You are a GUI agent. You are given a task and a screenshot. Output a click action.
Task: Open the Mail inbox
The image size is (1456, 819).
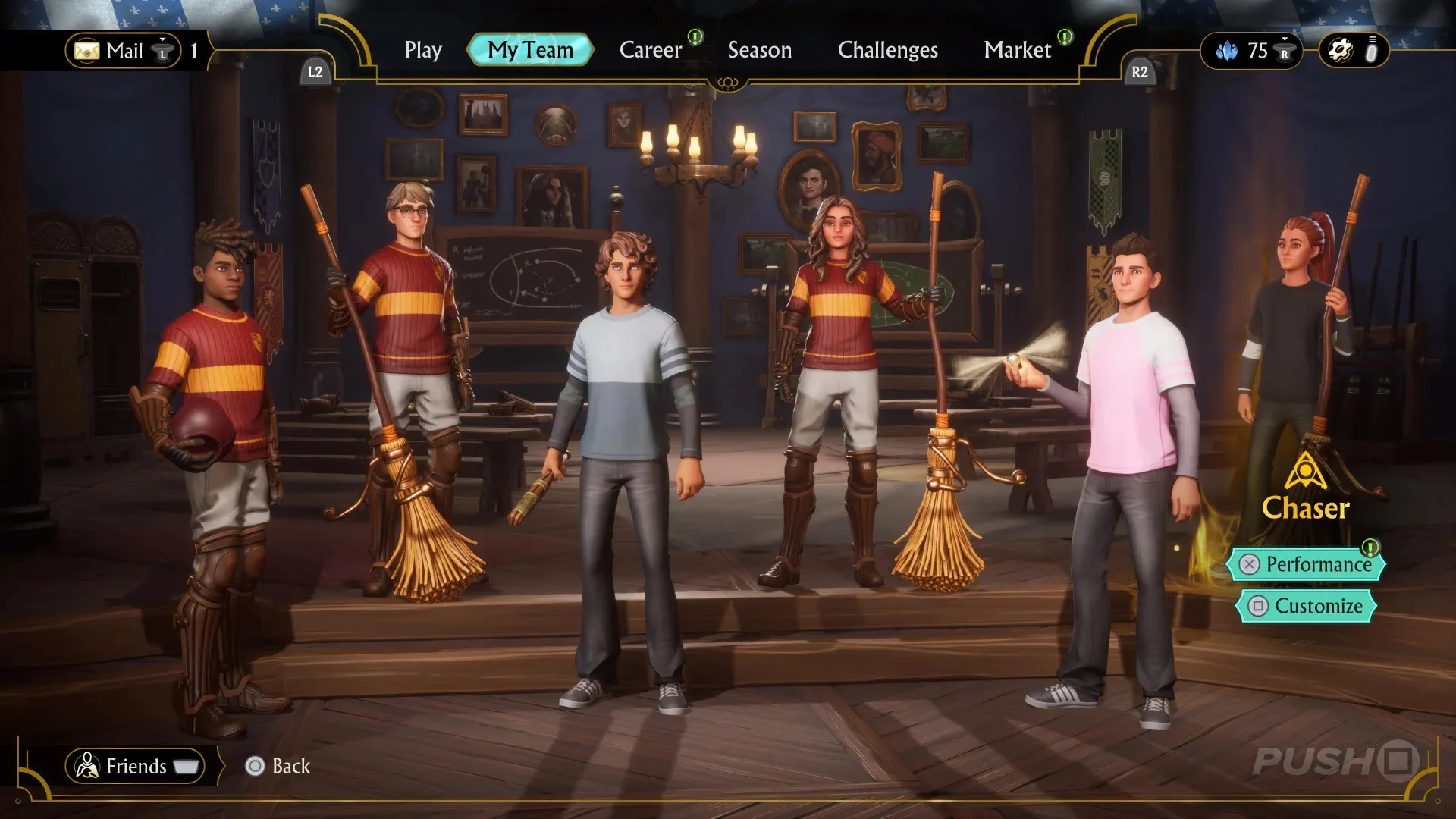[124, 51]
